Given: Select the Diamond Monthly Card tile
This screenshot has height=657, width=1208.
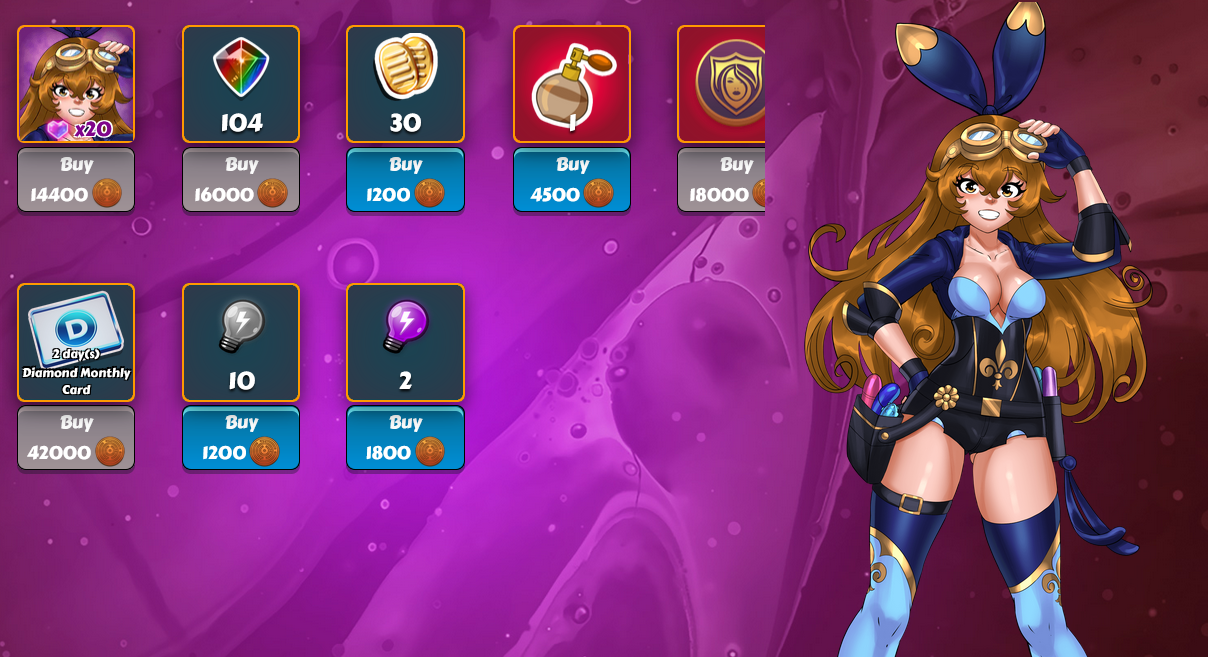Looking at the screenshot, I should click(x=76, y=342).
